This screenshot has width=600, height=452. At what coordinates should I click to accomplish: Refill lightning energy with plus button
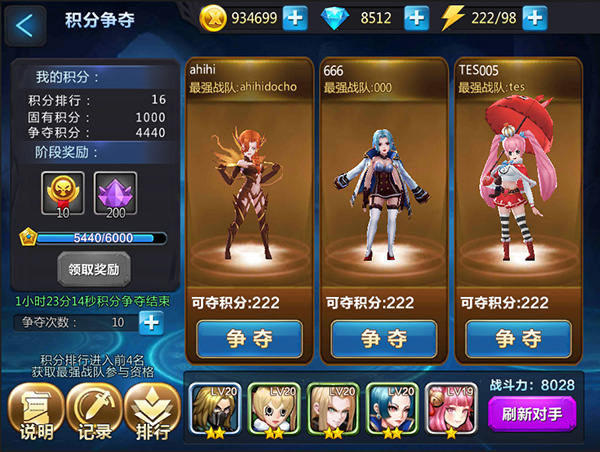point(535,18)
